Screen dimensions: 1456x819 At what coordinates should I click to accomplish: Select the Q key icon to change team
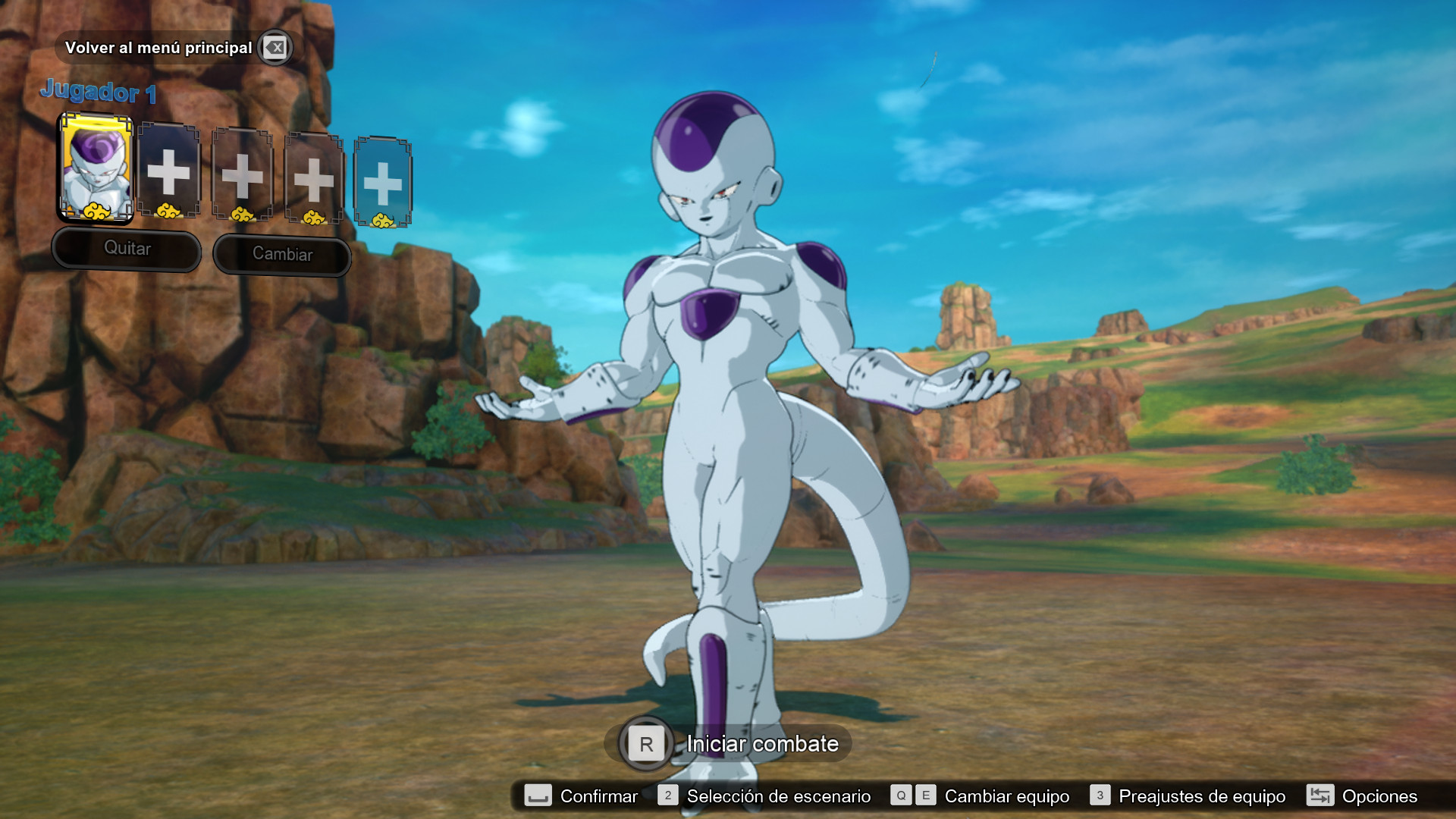(899, 796)
